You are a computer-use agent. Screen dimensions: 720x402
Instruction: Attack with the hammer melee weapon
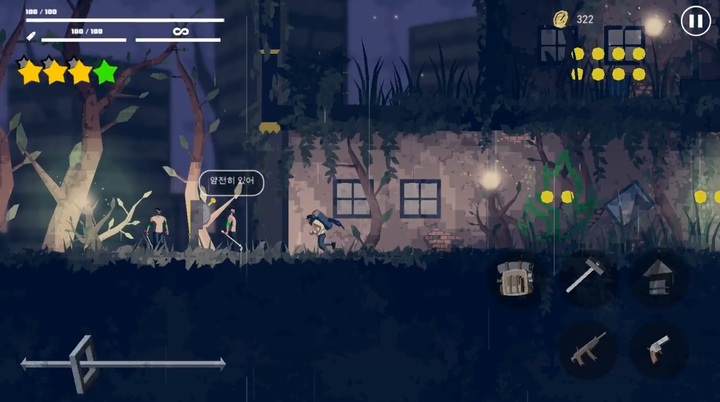click(585, 277)
